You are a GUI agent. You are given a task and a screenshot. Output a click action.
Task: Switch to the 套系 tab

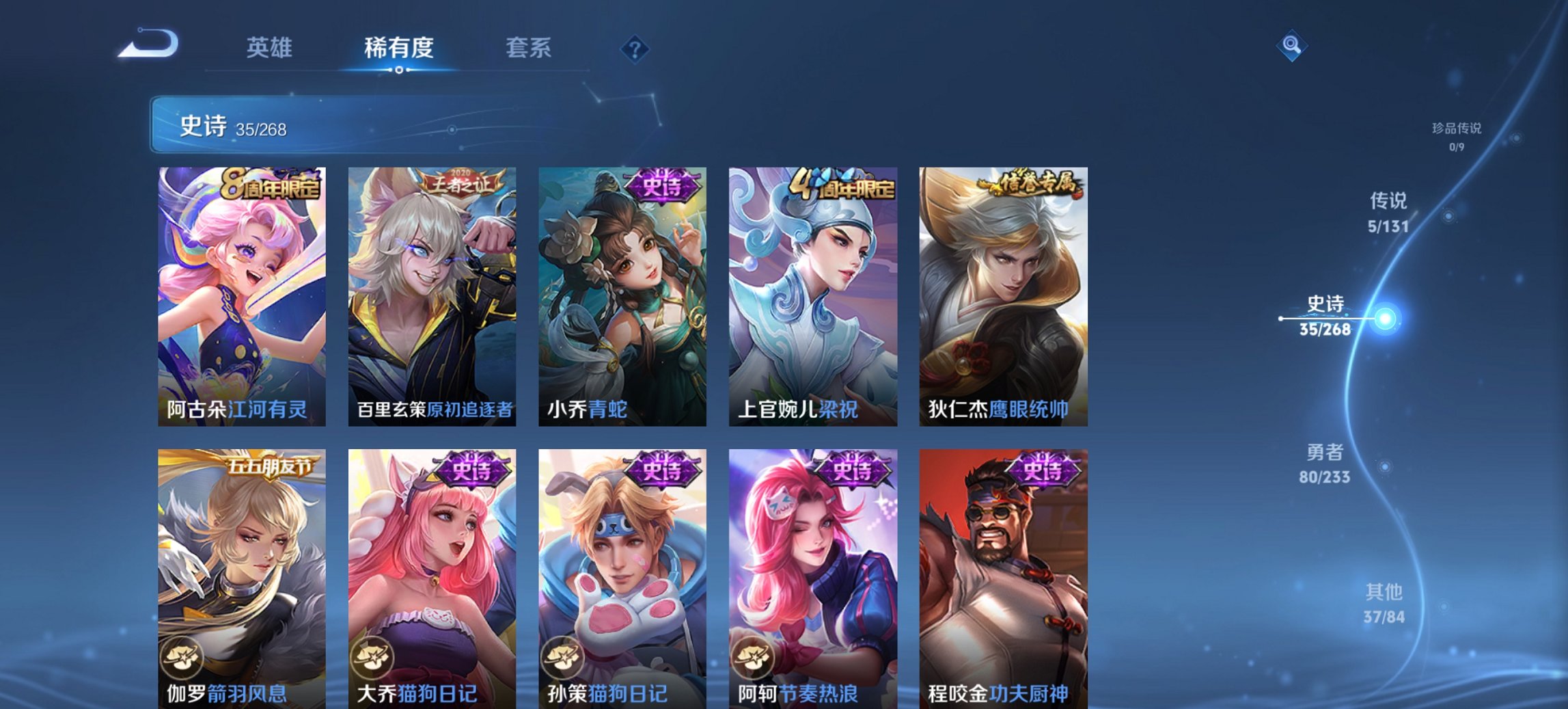click(528, 48)
